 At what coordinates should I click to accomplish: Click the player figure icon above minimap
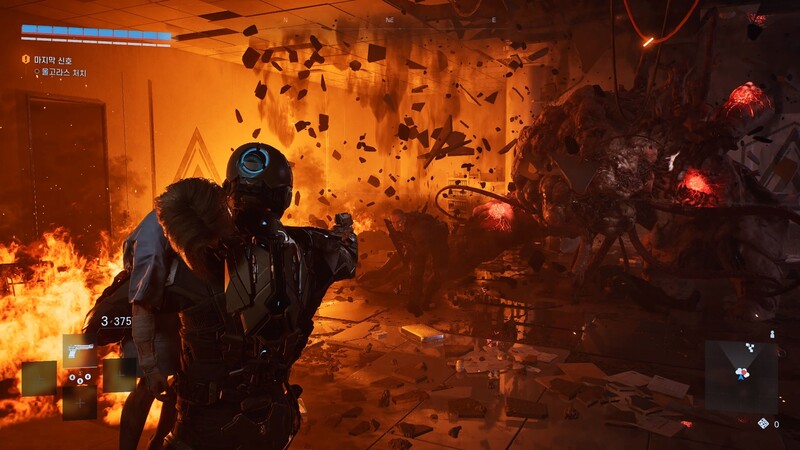[771, 334]
